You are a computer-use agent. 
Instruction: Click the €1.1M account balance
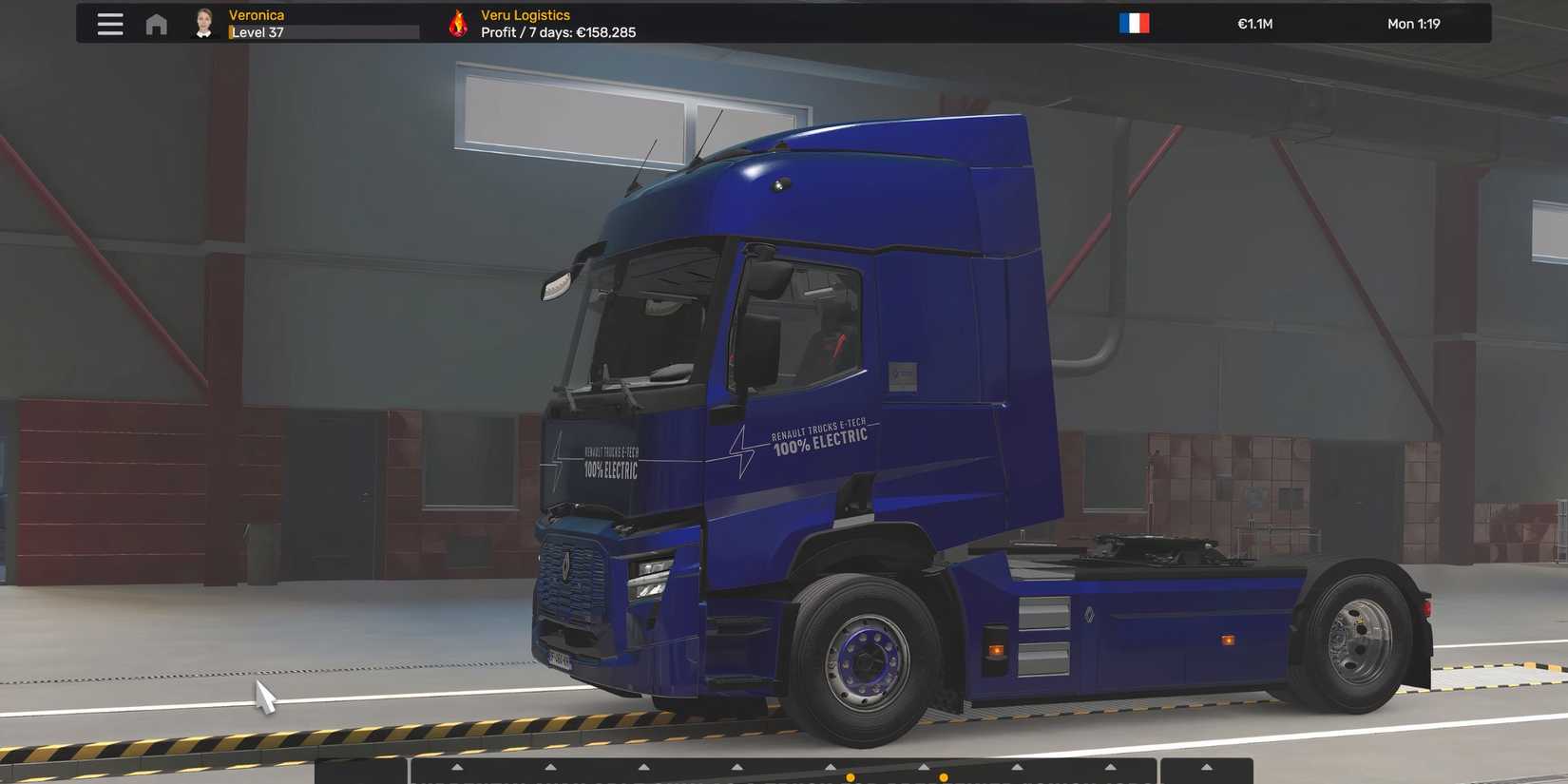point(1255,23)
